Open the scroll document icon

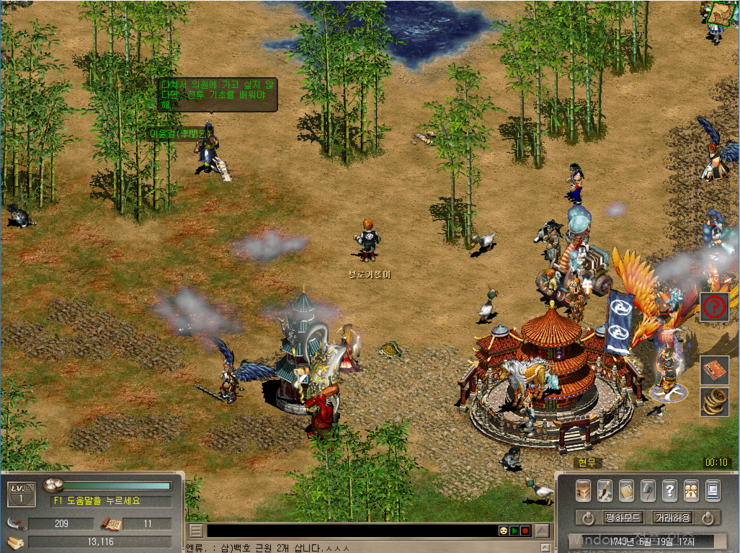tap(627, 490)
